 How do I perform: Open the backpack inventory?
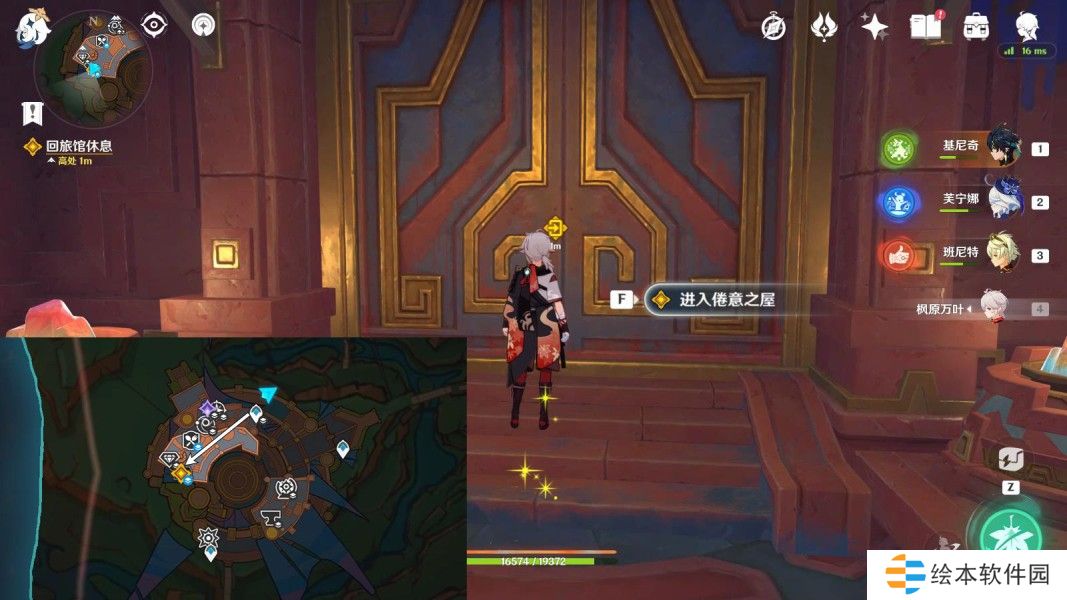pyautogui.click(x=976, y=27)
